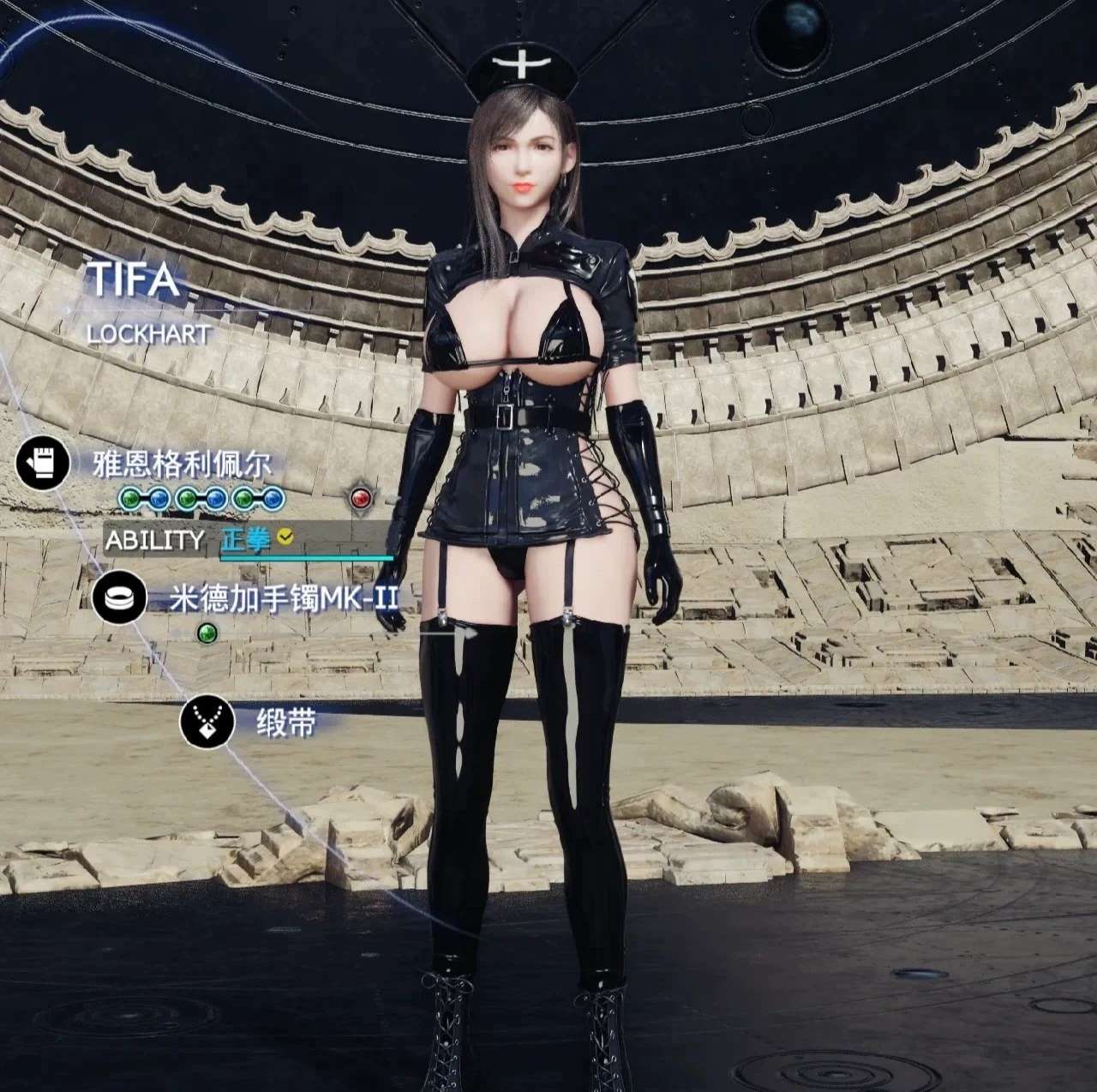Open the accessory 缎带 entry

pyautogui.click(x=285, y=723)
